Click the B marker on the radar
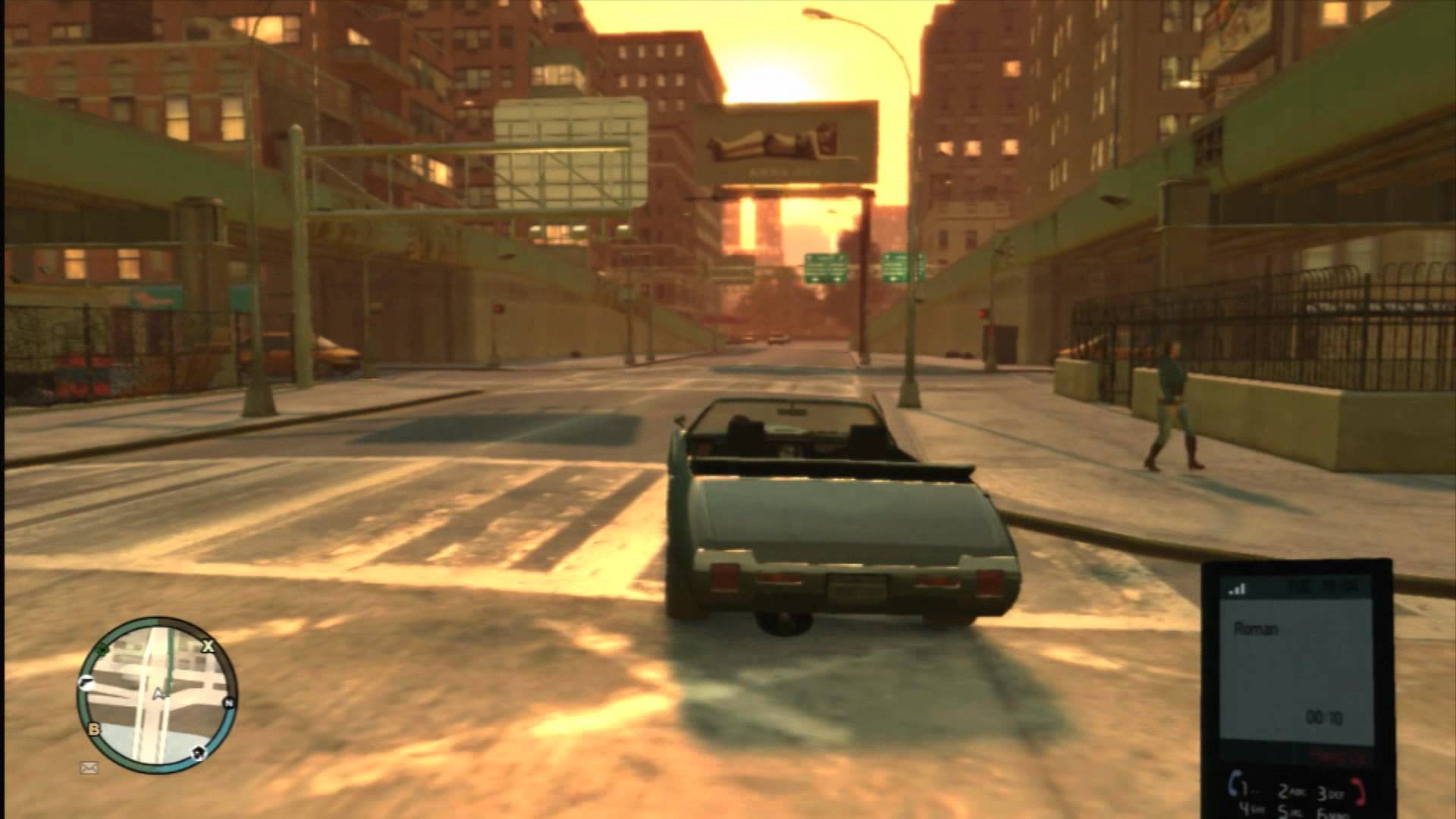The image size is (1456, 819). (x=95, y=730)
